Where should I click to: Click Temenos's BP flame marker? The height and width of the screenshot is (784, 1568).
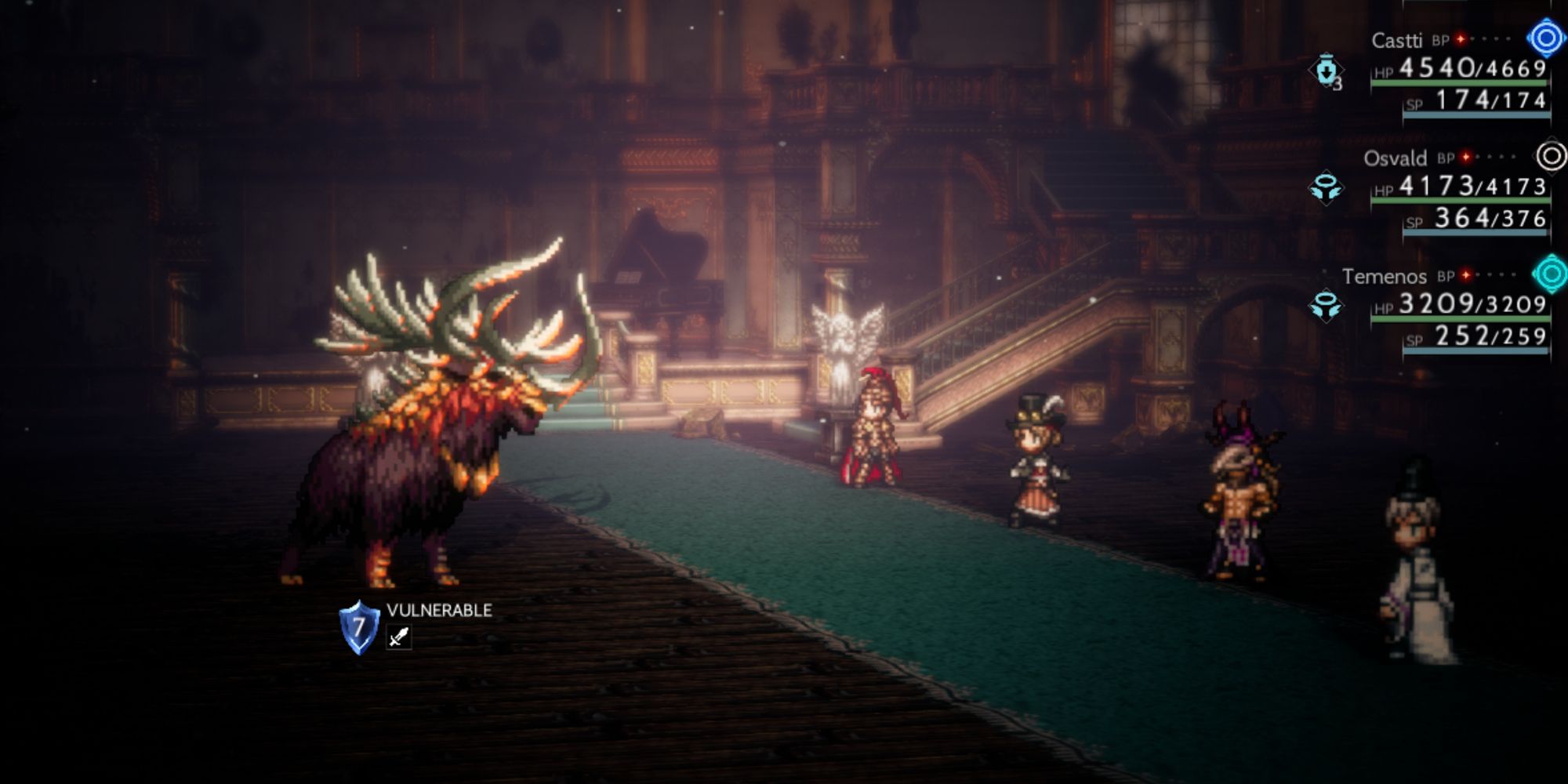click(1465, 275)
